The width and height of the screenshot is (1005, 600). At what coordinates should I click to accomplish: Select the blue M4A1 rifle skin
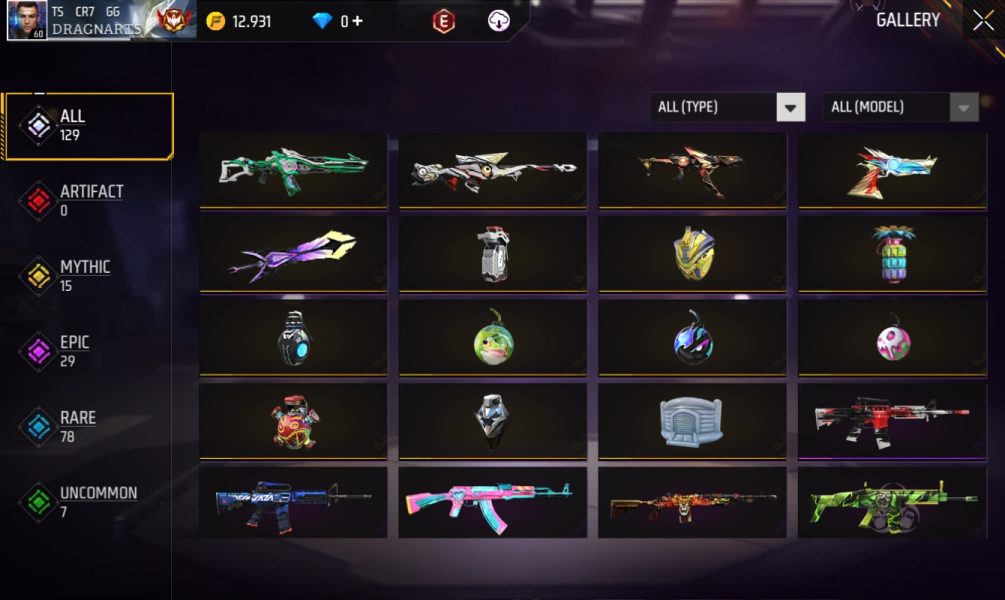293,502
